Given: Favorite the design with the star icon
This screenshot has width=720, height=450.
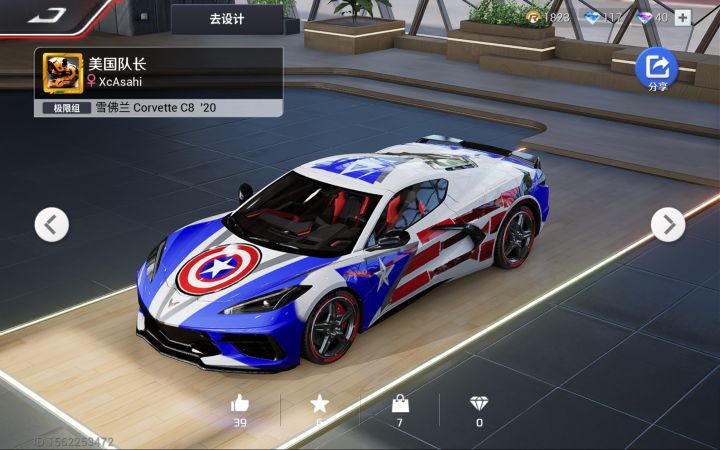Looking at the screenshot, I should pos(319,404).
